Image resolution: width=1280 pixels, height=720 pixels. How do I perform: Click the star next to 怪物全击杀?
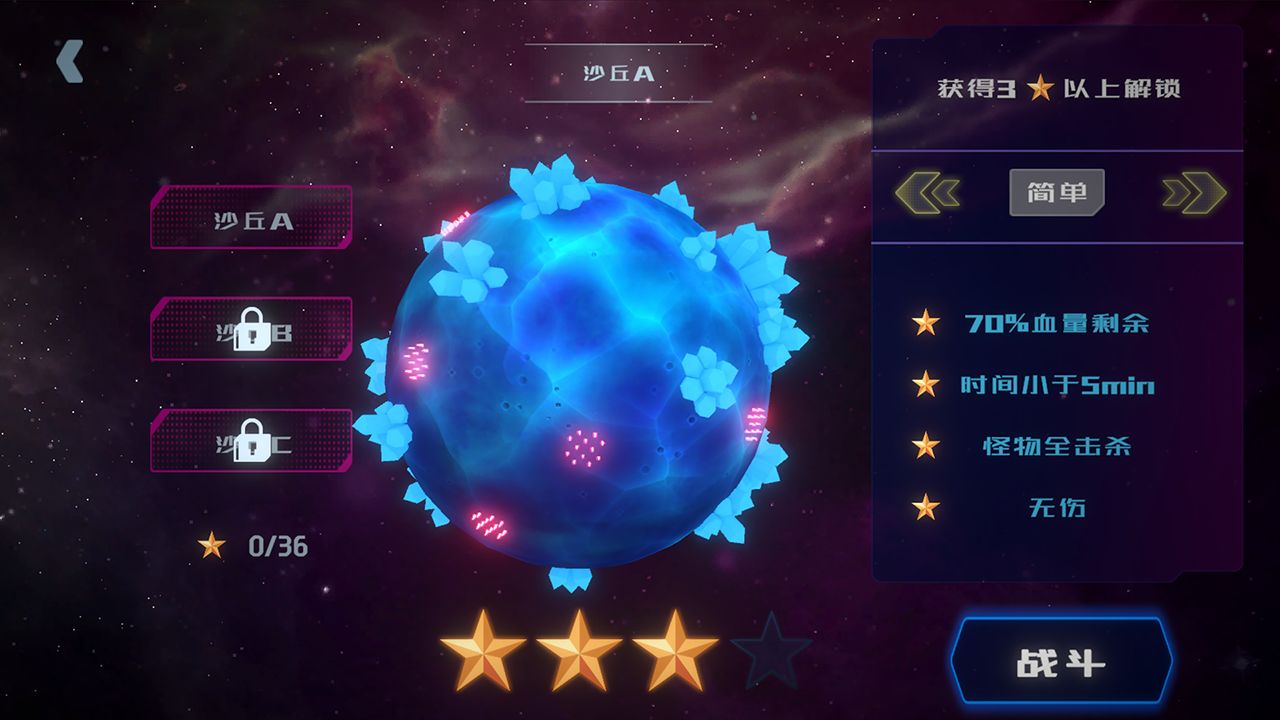[x=928, y=448]
